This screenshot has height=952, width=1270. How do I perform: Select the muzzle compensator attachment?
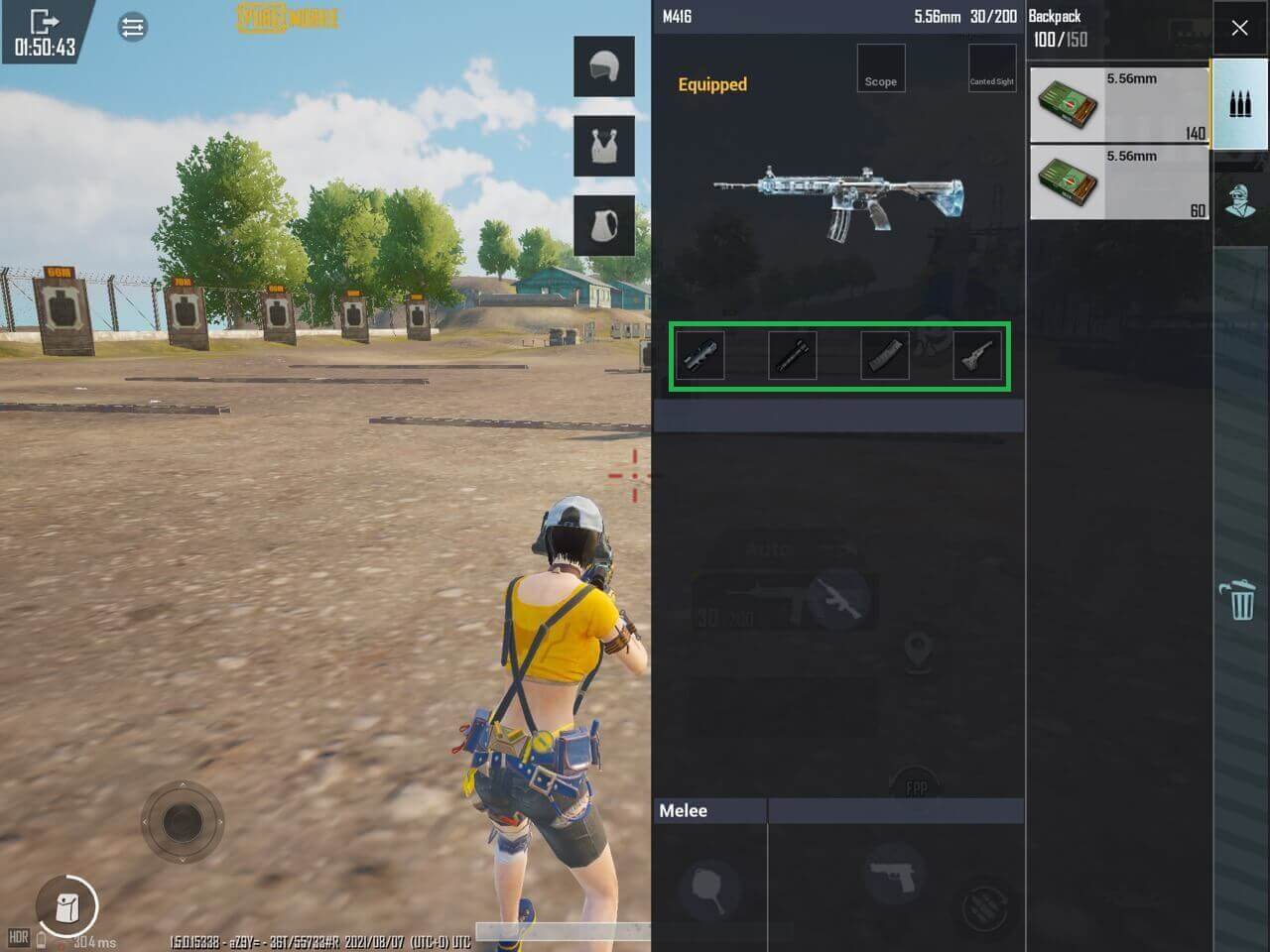point(699,356)
